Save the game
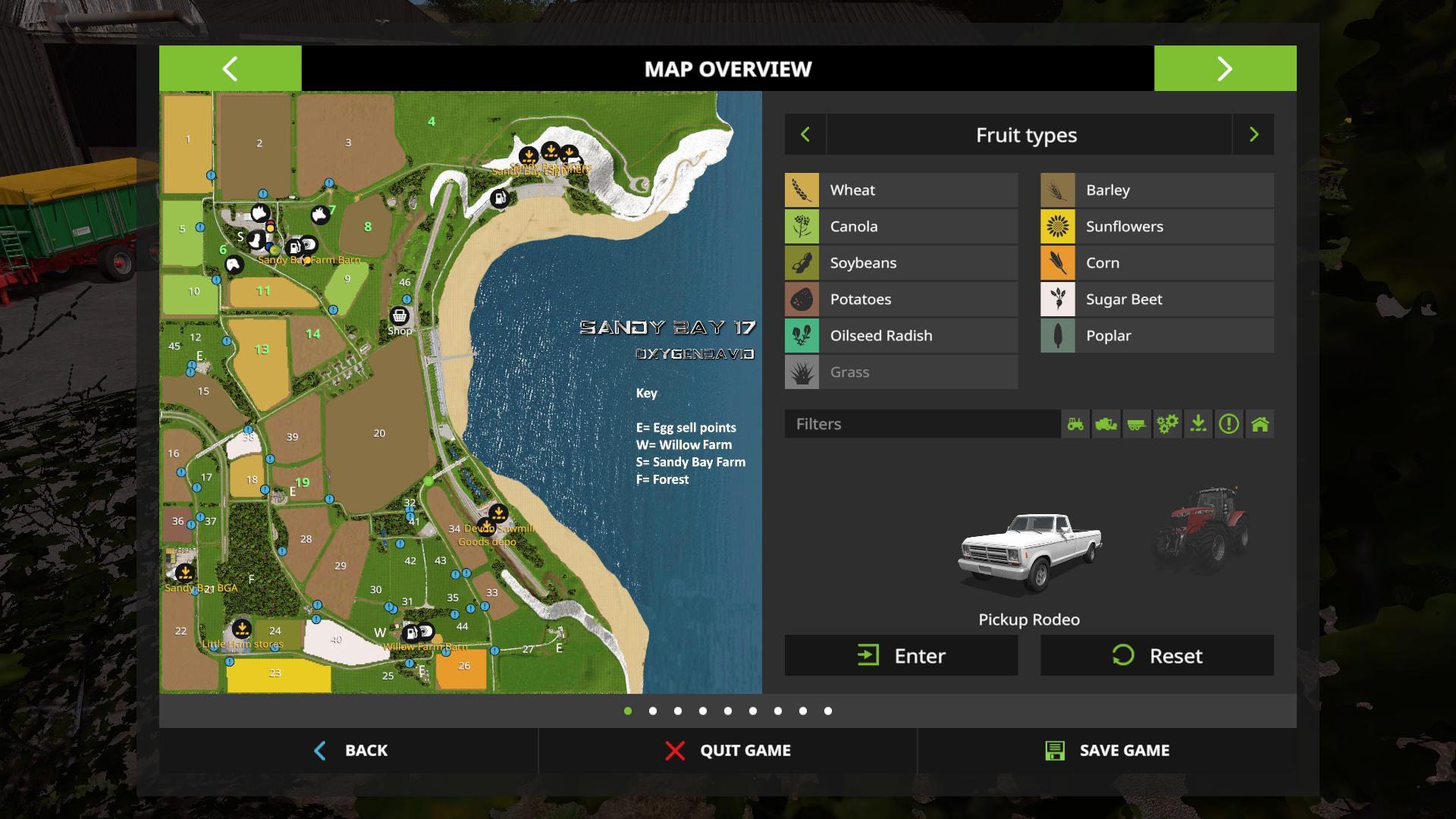This screenshot has height=819, width=1456. pyautogui.click(x=1107, y=751)
